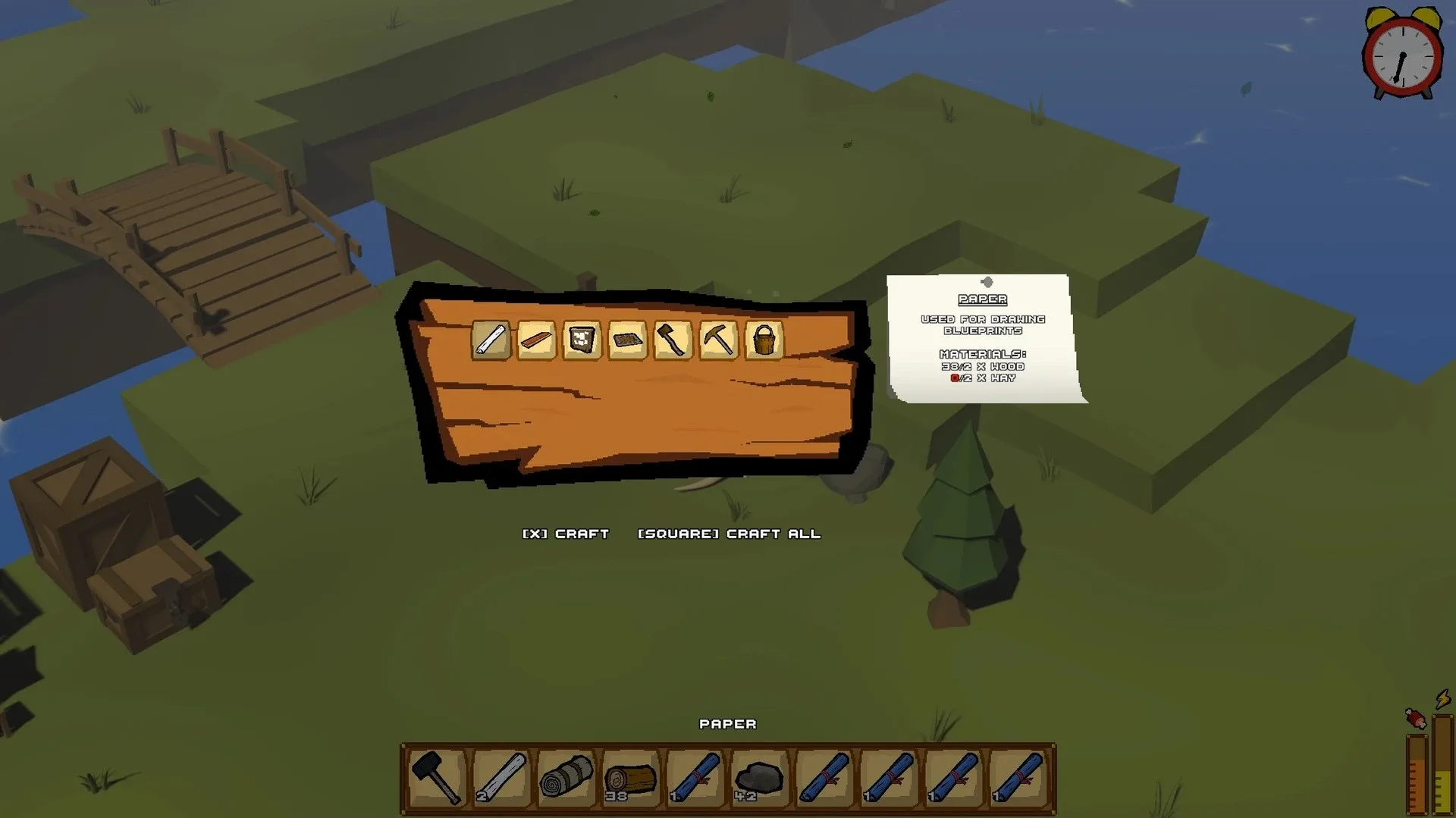Choose the Pickaxe crafting recipe

[719, 343]
